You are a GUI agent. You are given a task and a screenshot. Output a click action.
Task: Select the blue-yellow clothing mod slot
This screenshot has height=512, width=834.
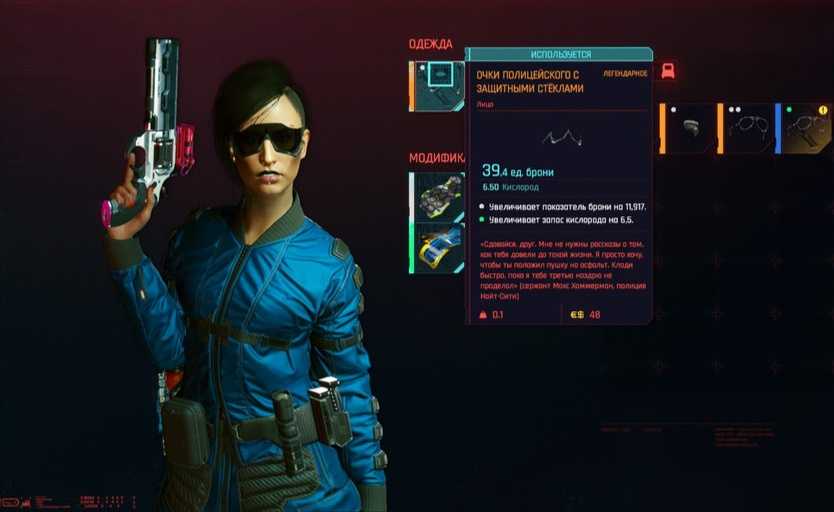(439, 247)
